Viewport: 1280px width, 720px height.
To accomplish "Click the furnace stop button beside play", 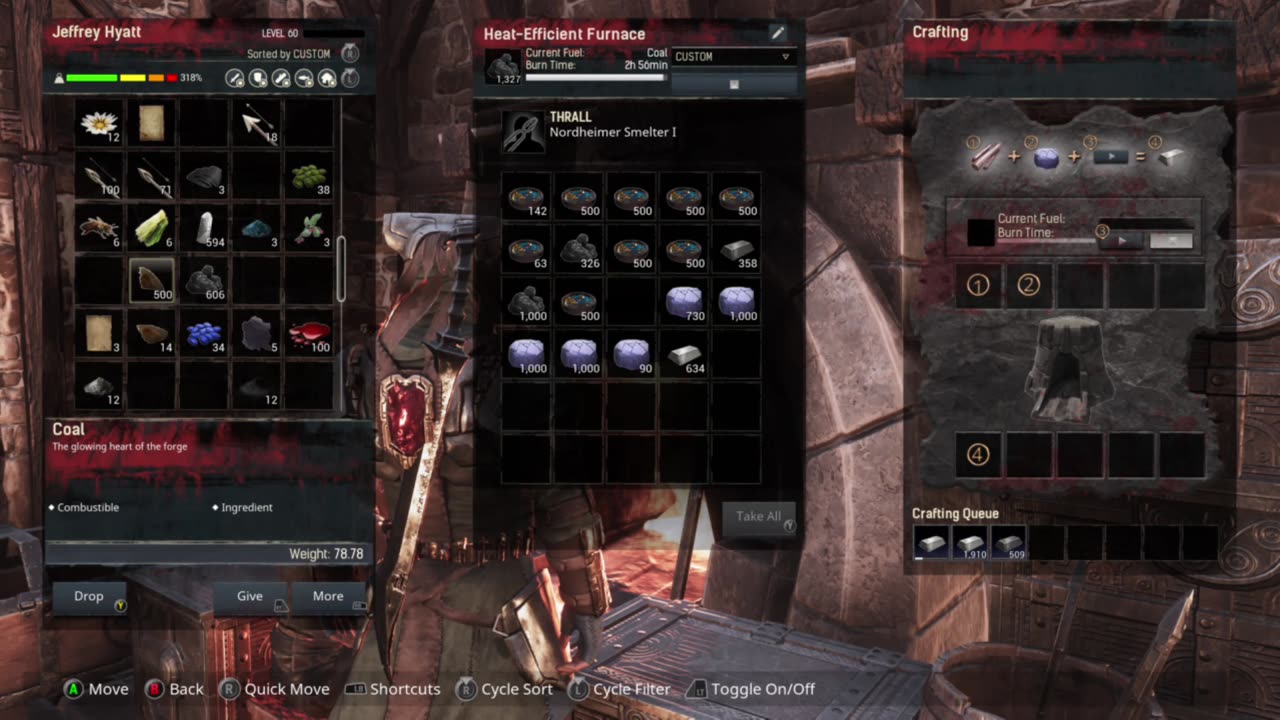I will click(1171, 240).
